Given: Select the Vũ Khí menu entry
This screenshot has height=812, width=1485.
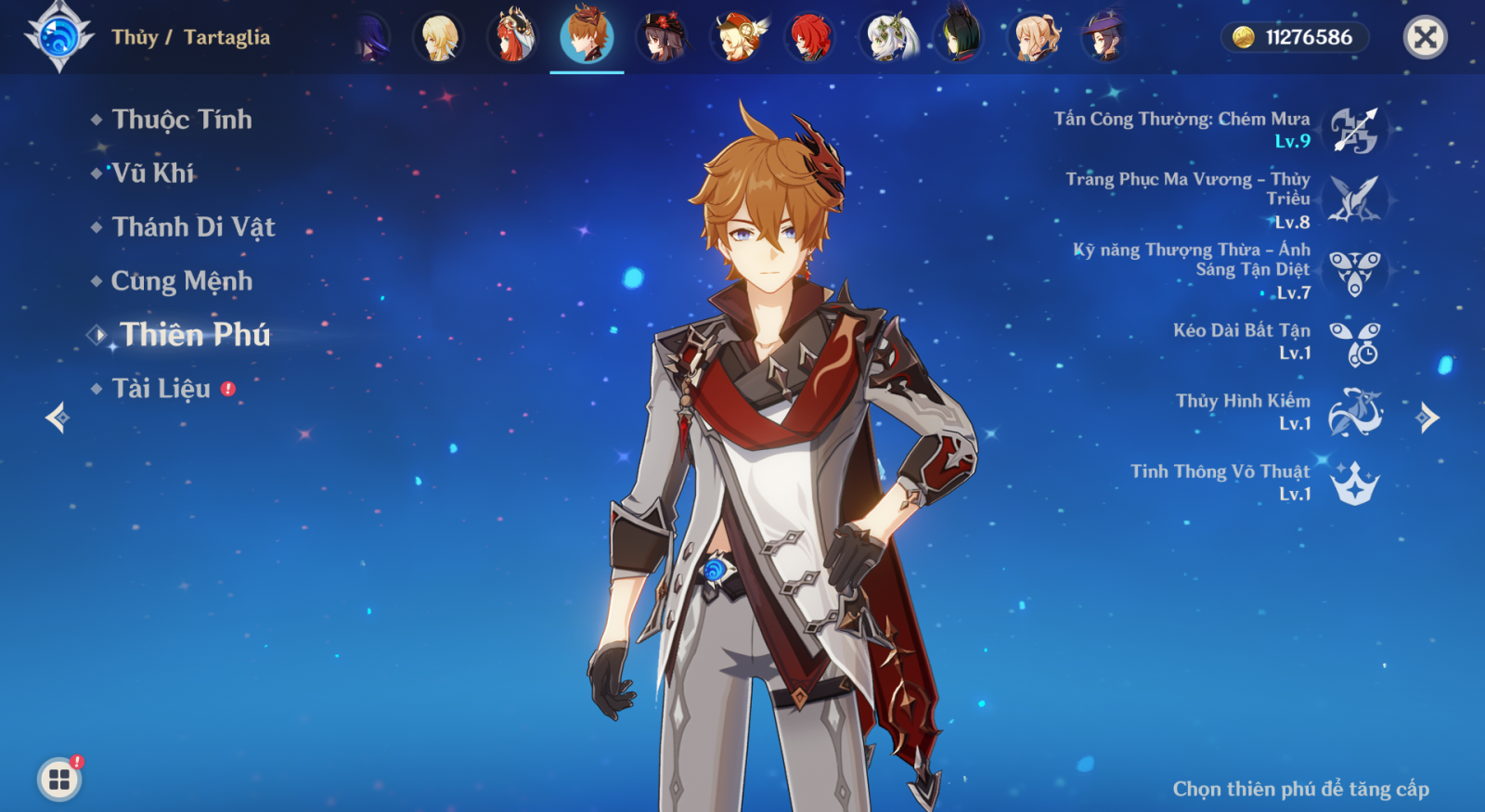Looking at the screenshot, I should [153, 174].
